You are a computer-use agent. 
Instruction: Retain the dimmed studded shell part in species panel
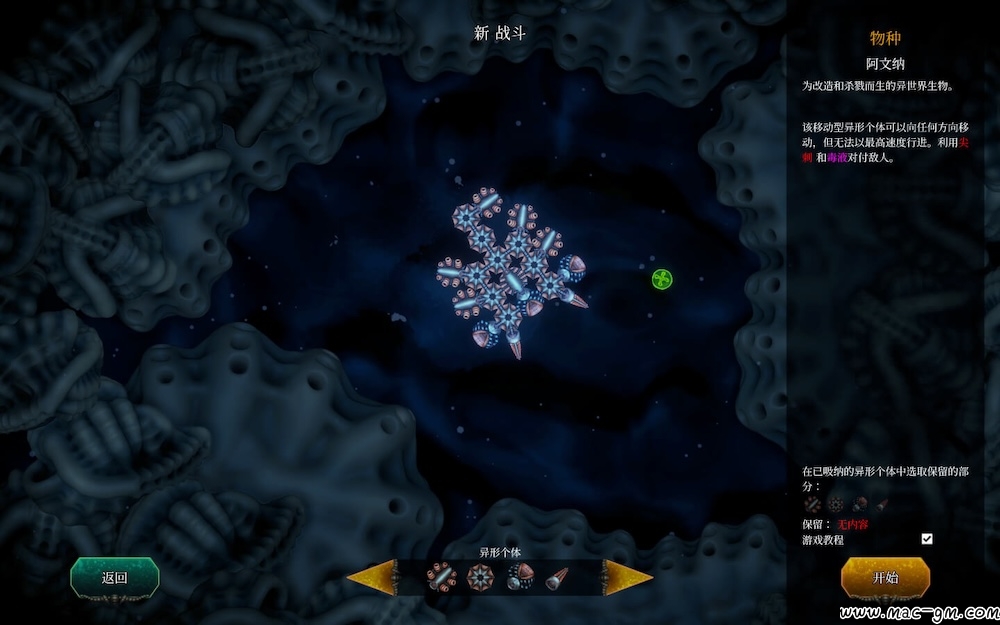click(860, 505)
